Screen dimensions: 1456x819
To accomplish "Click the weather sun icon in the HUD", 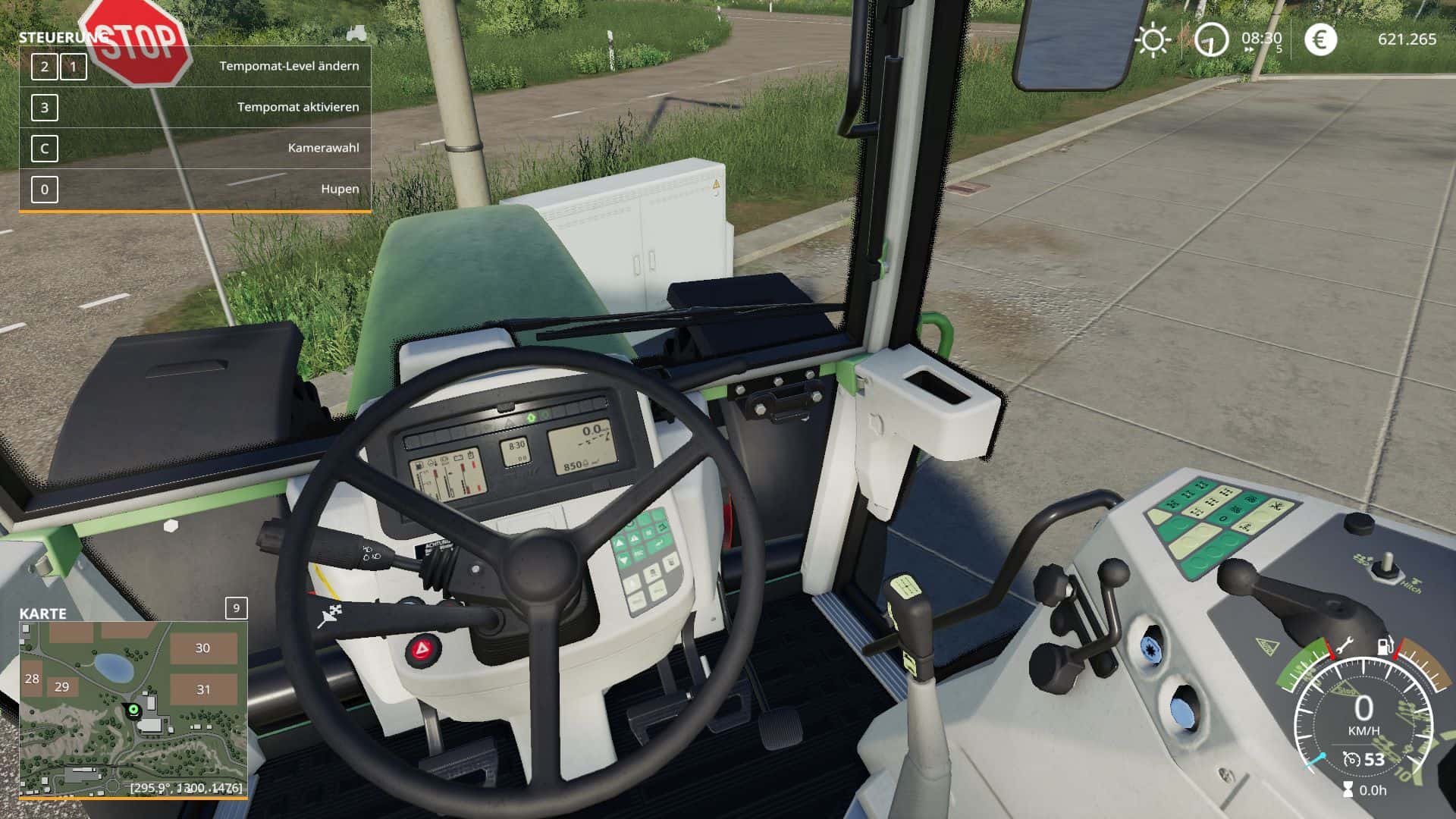I will 1155,40.
